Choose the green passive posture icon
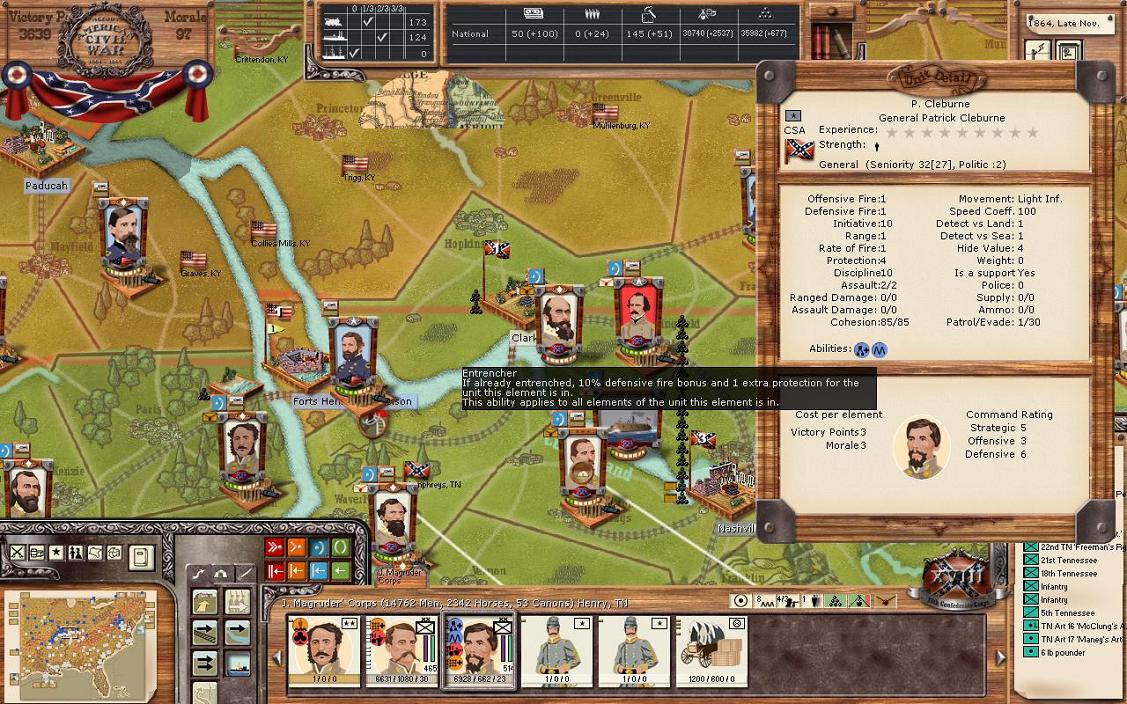Screen dimensions: 1127x704 341,547
